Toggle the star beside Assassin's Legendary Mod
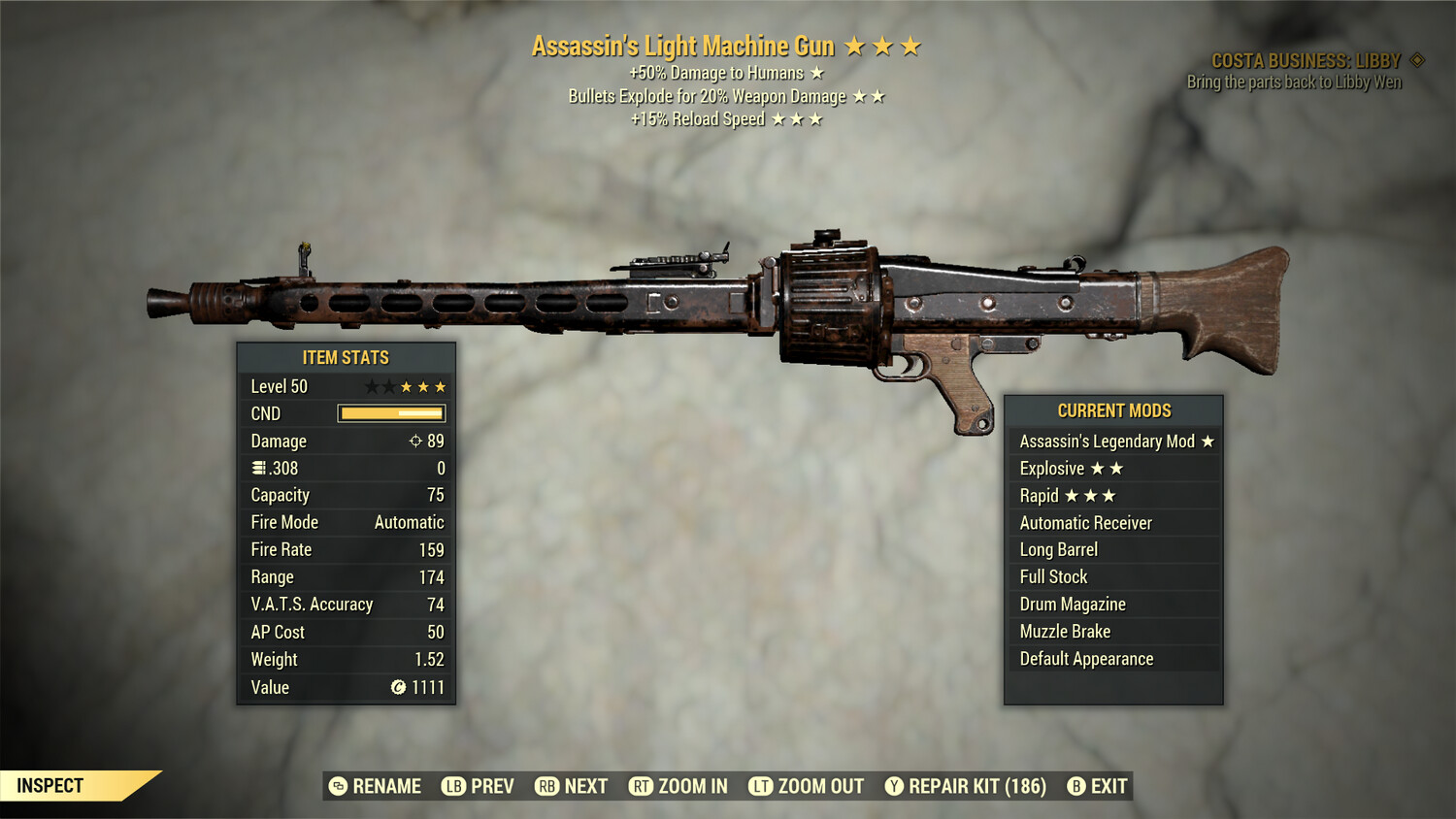Image resolution: width=1456 pixels, height=819 pixels. point(1208,441)
